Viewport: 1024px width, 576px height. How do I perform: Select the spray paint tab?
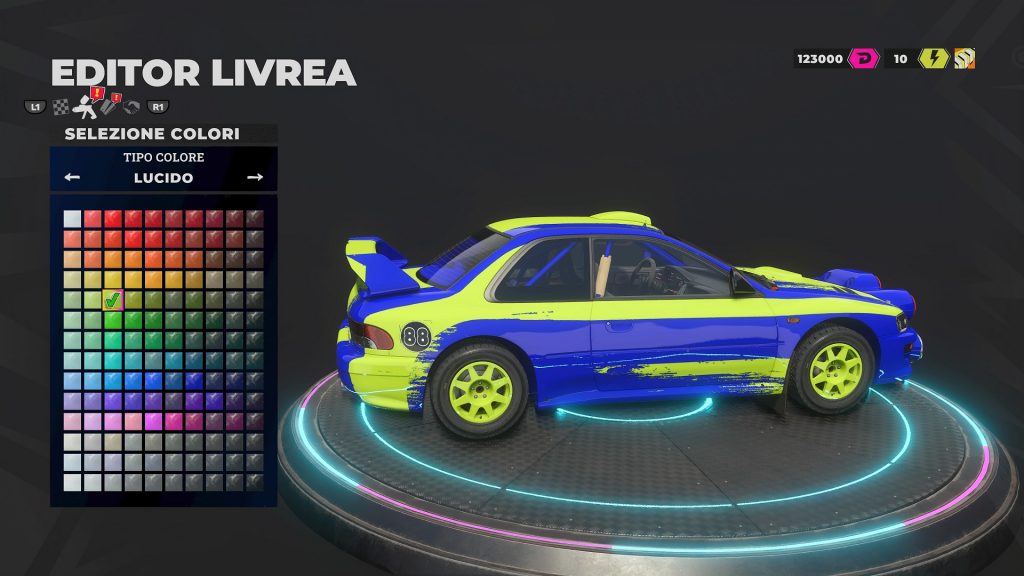pos(82,104)
